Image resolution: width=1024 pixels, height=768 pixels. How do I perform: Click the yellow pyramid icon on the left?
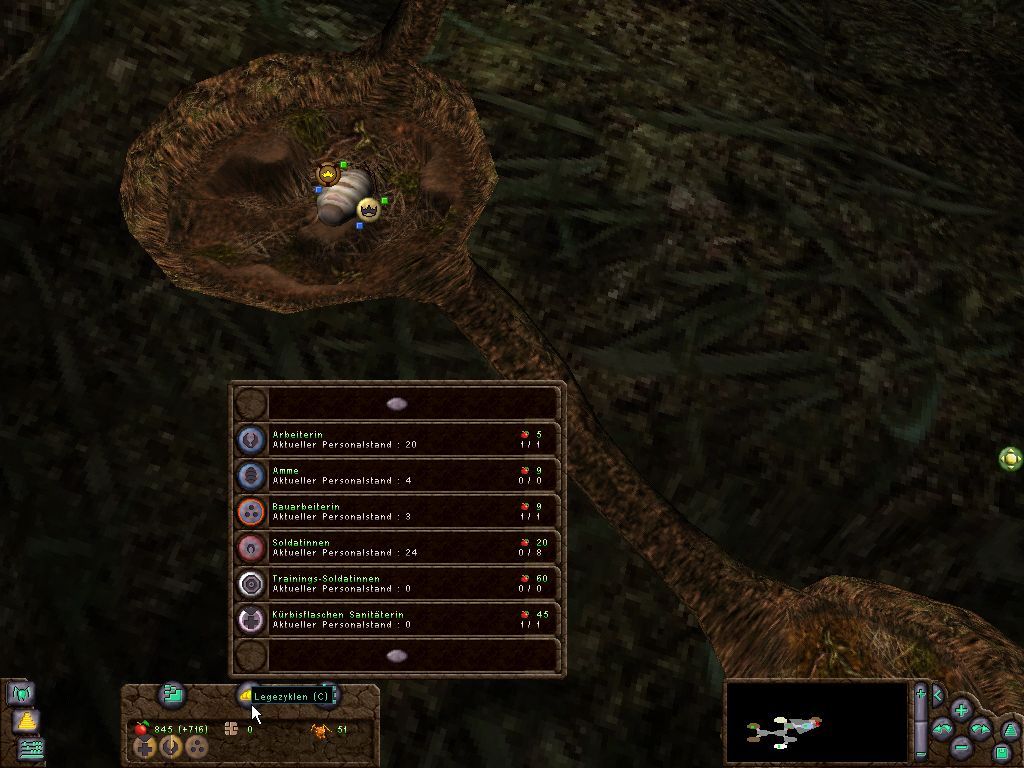click(x=26, y=720)
